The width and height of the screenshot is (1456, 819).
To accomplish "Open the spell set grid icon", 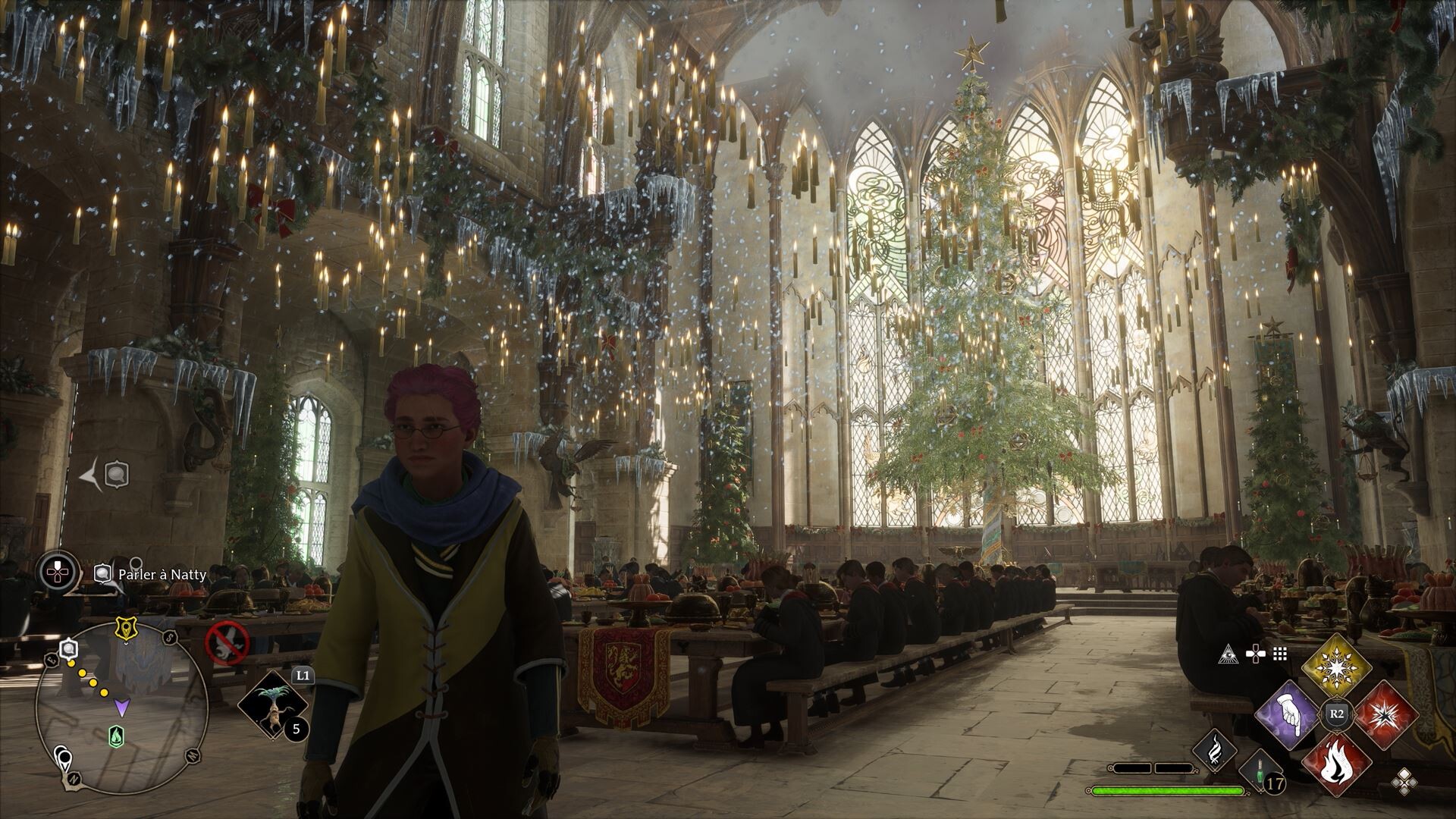I will (x=1280, y=654).
